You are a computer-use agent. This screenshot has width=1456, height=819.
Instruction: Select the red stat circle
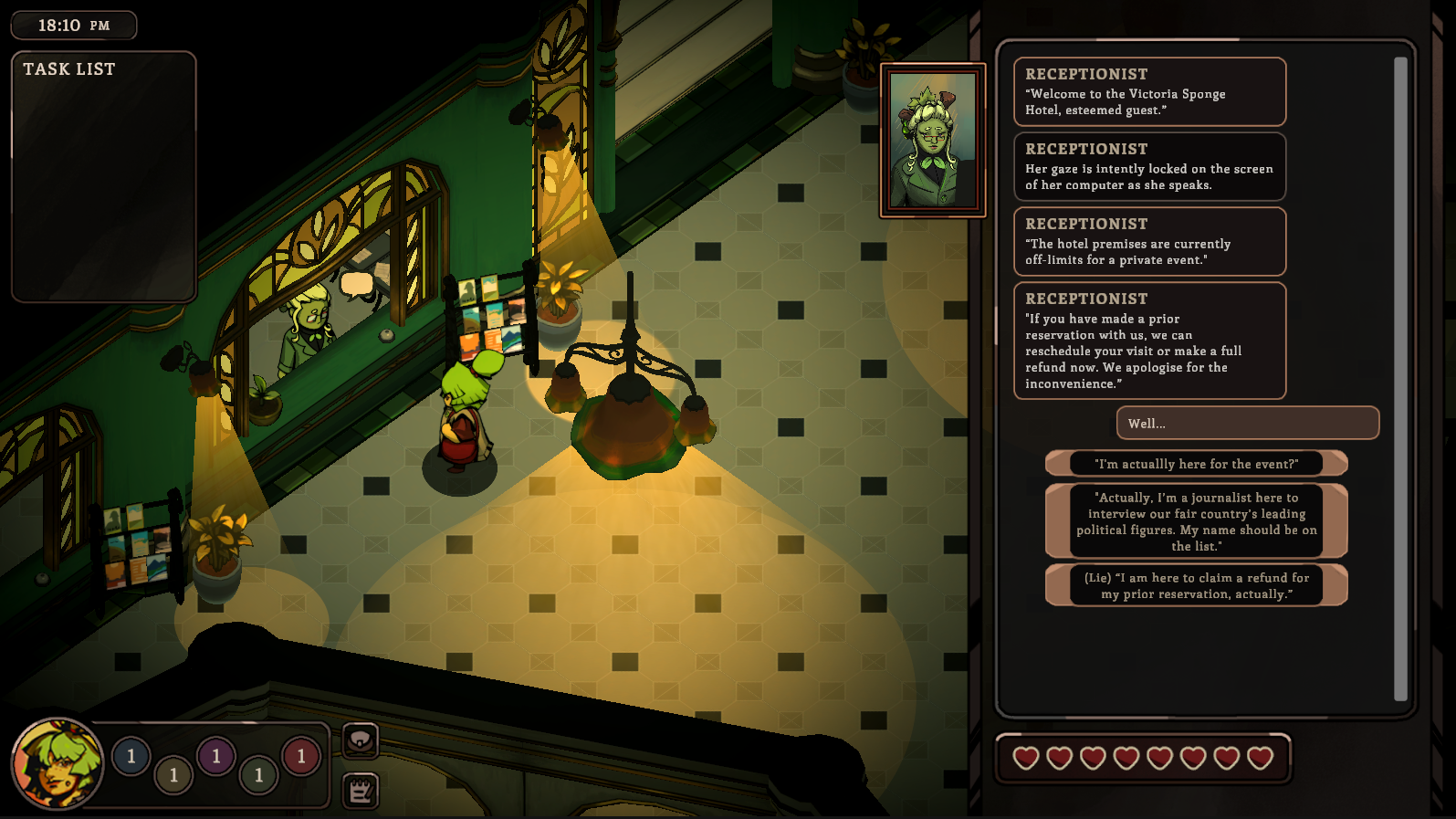click(x=301, y=756)
